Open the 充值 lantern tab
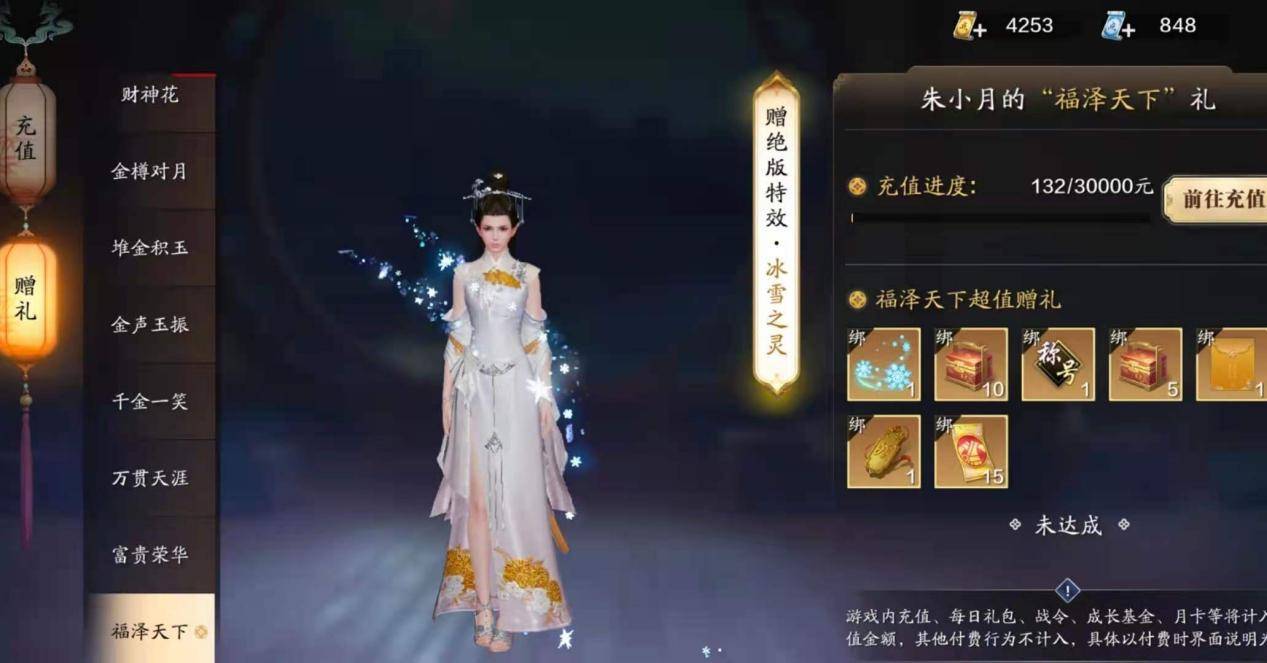 [27, 140]
